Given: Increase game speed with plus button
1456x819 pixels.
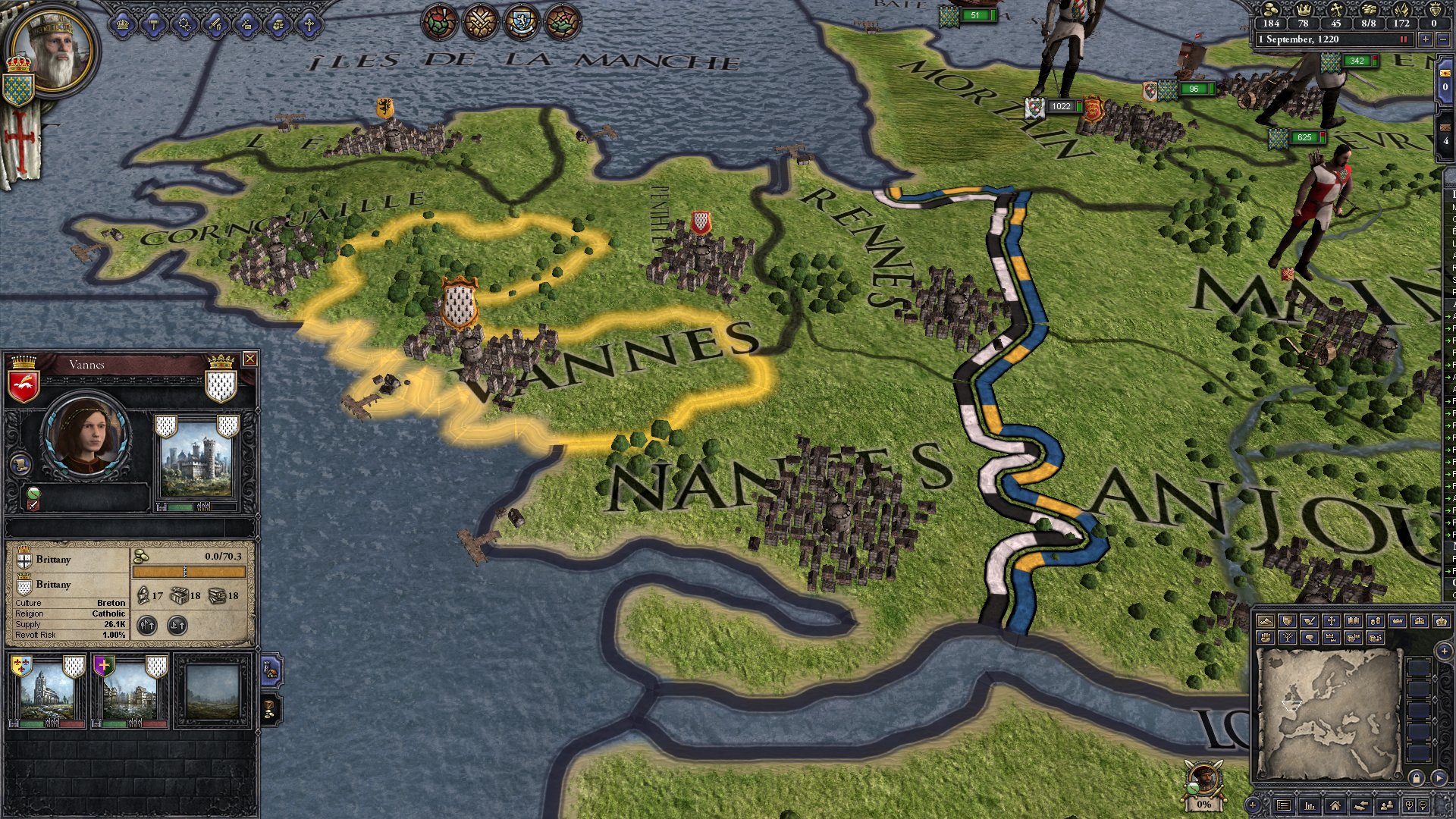Looking at the screenshot, I should [1425, 39].
